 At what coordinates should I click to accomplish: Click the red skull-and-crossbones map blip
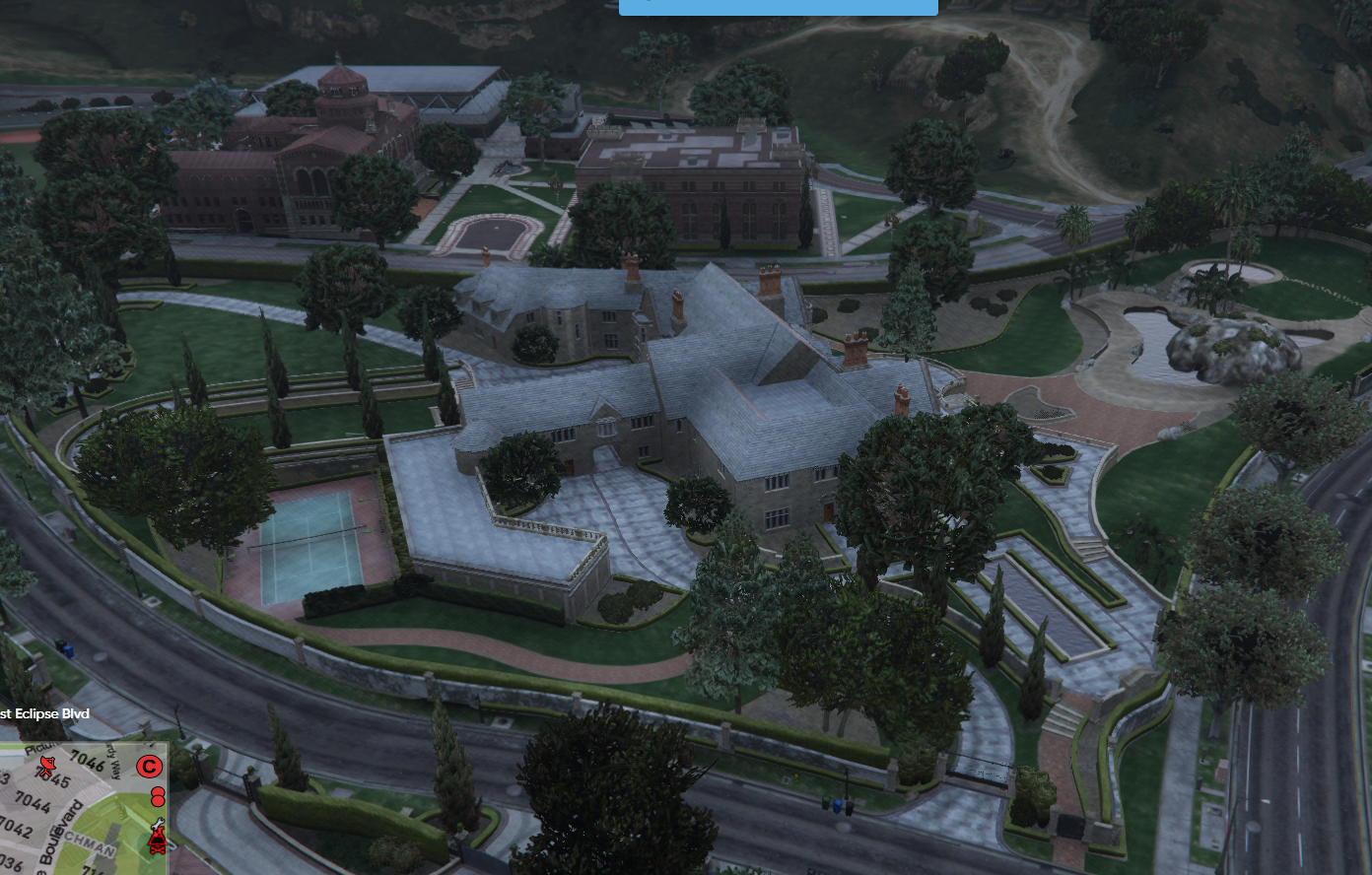click(158, 842)
